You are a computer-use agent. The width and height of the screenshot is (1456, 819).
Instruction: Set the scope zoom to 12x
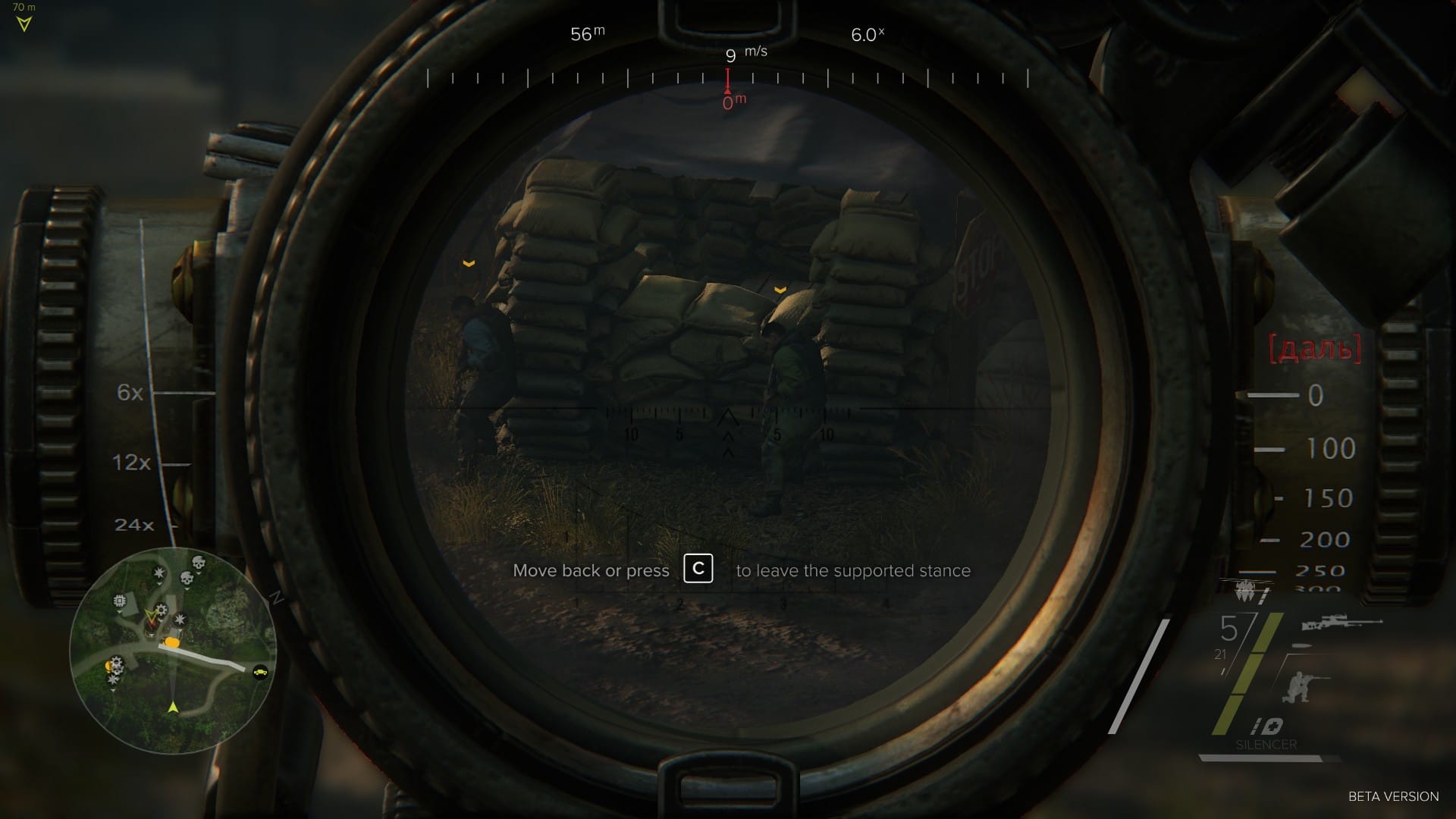132,463
